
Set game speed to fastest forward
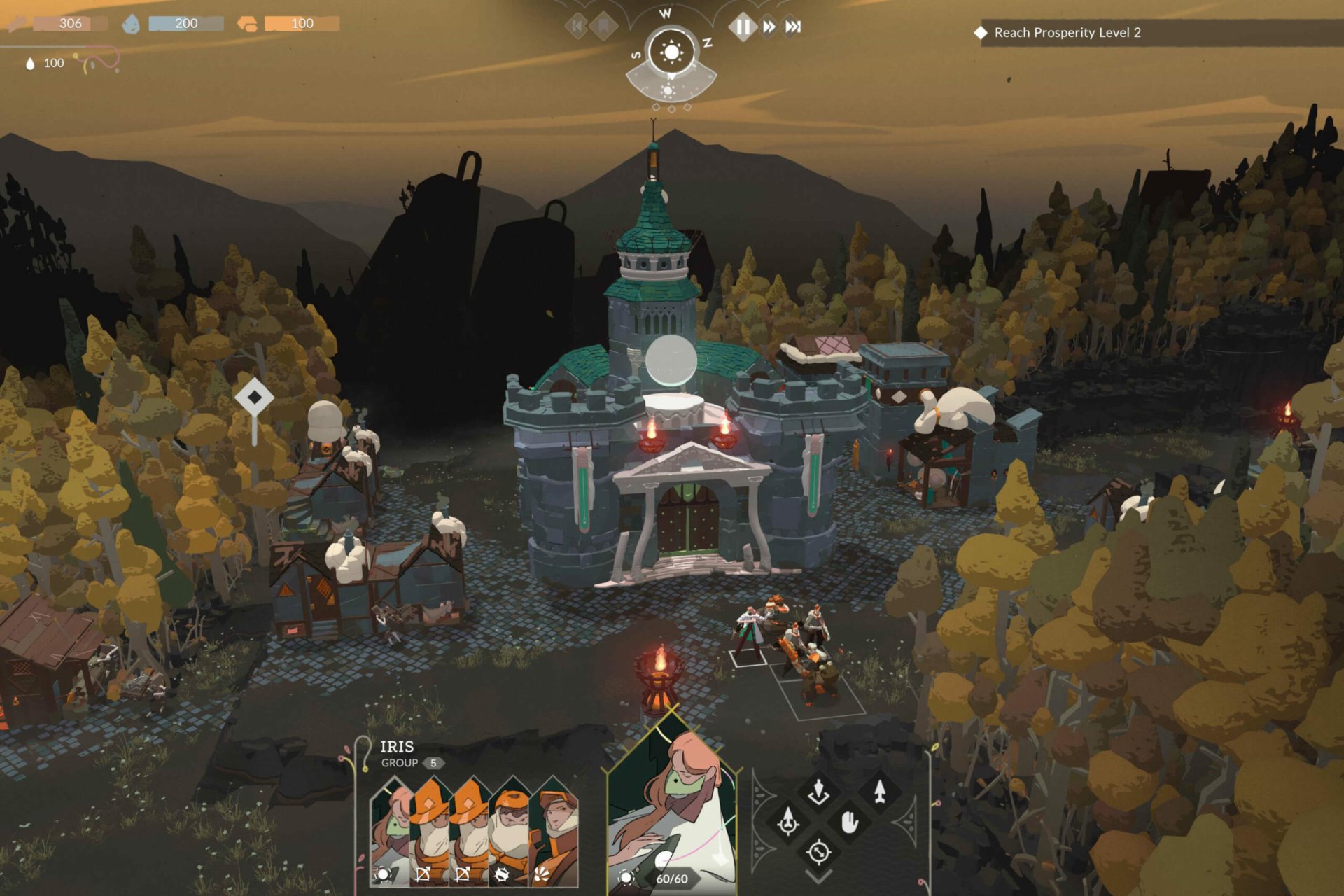point(792,27)
